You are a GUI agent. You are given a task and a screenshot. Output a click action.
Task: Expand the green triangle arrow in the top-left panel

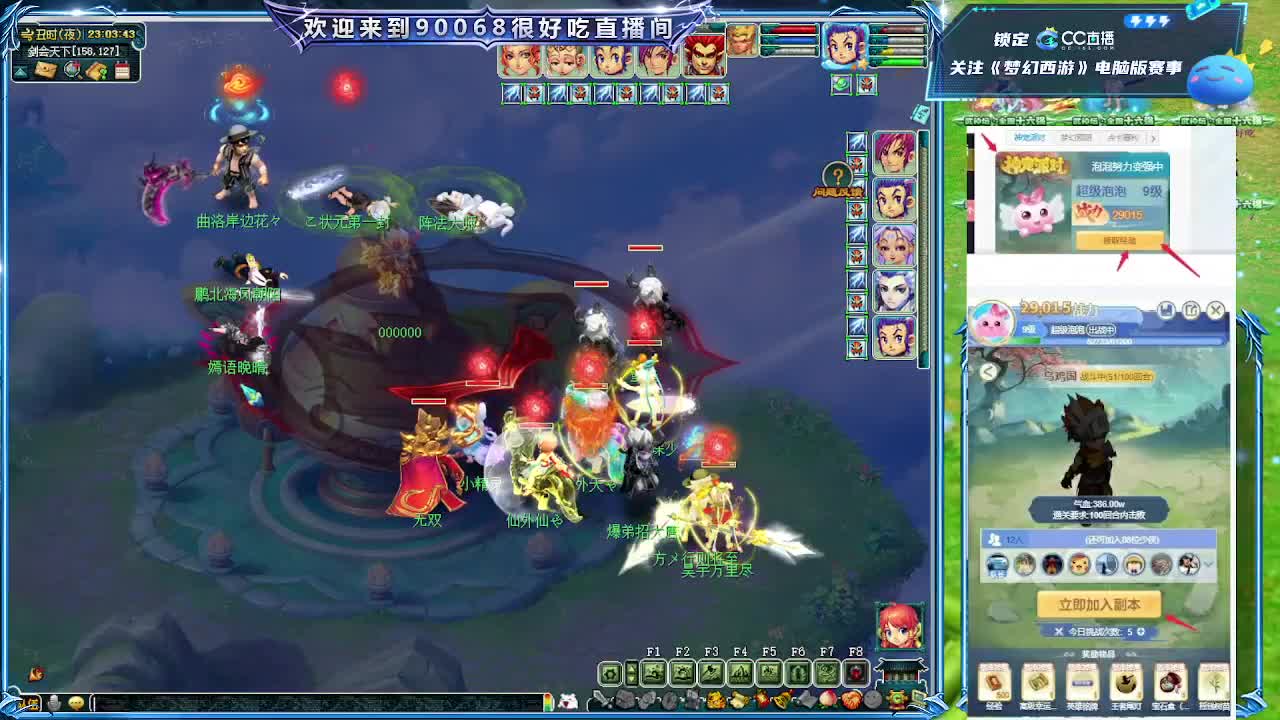(22, 71)
